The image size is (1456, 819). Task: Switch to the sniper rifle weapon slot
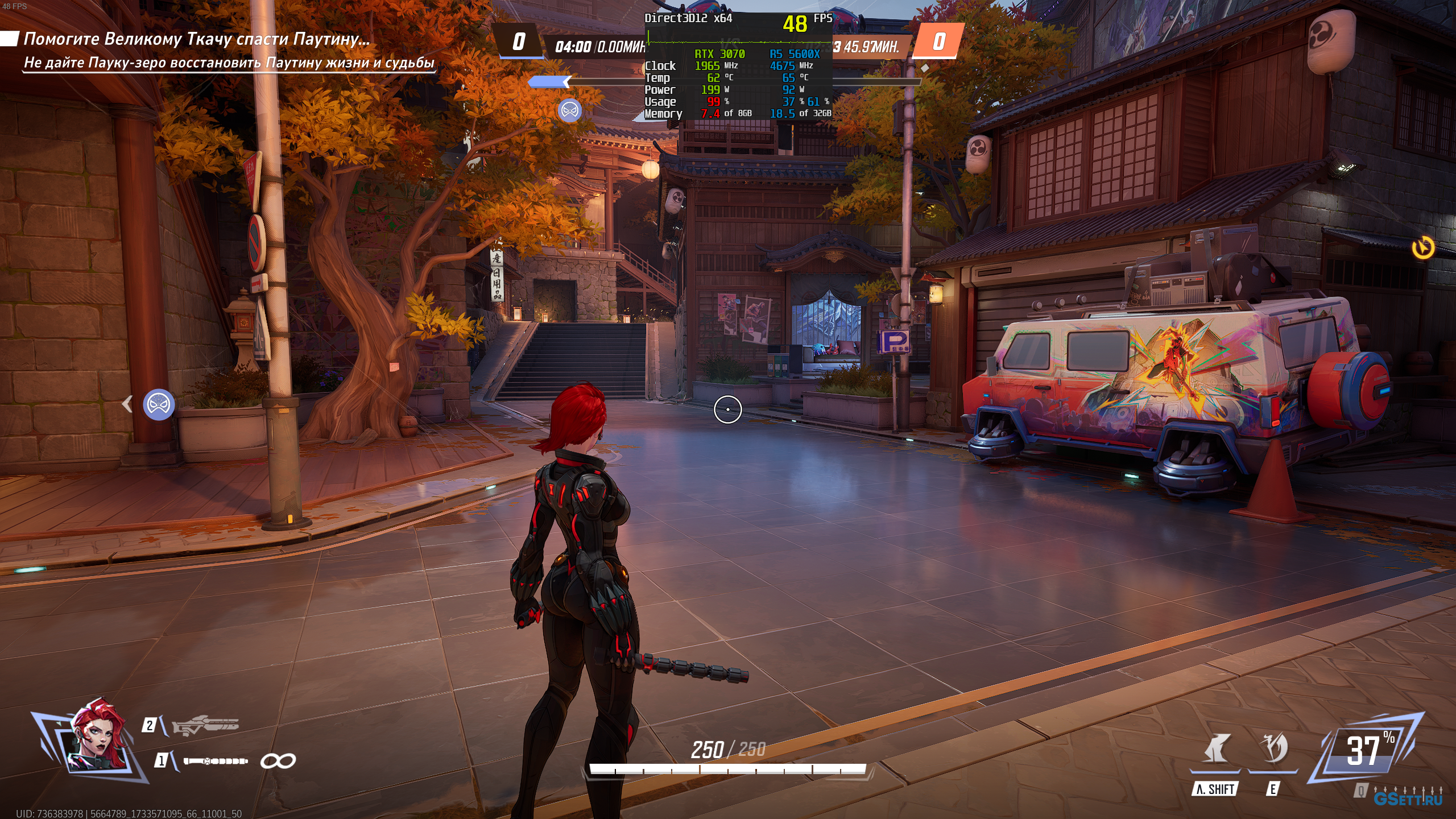tap(205, 726)
